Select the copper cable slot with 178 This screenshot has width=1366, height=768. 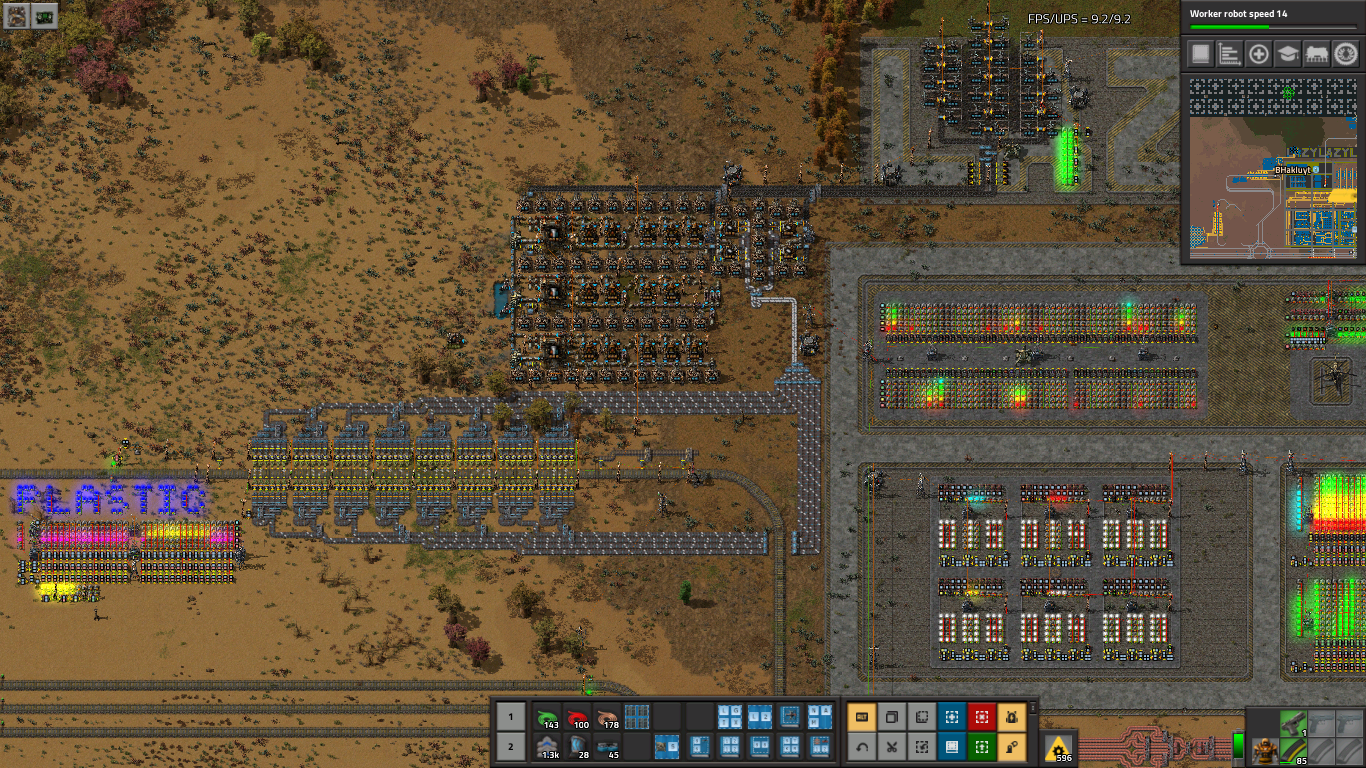[607, 717]
